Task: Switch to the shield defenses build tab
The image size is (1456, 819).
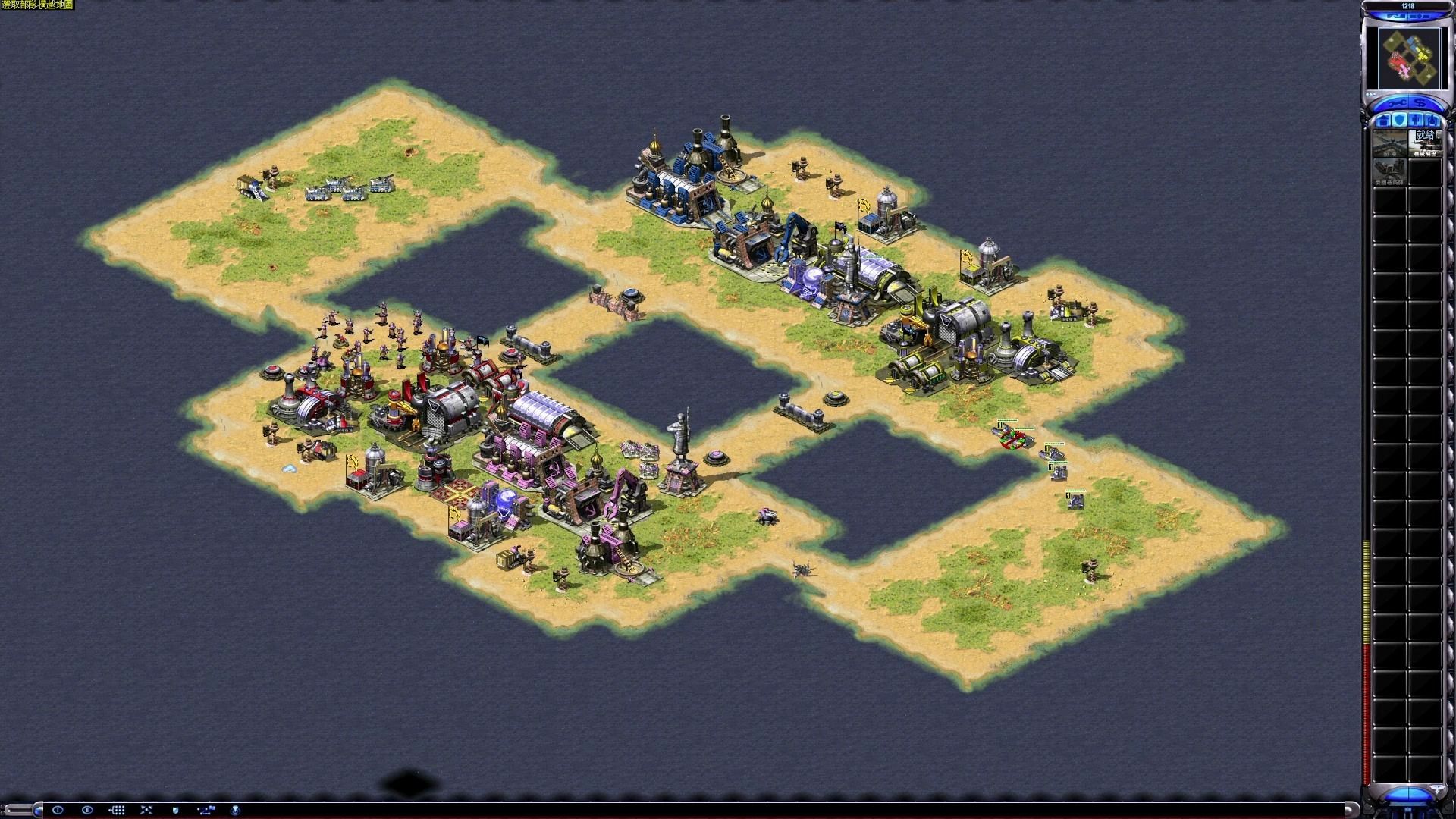Action: click(x=1400, y=121)
